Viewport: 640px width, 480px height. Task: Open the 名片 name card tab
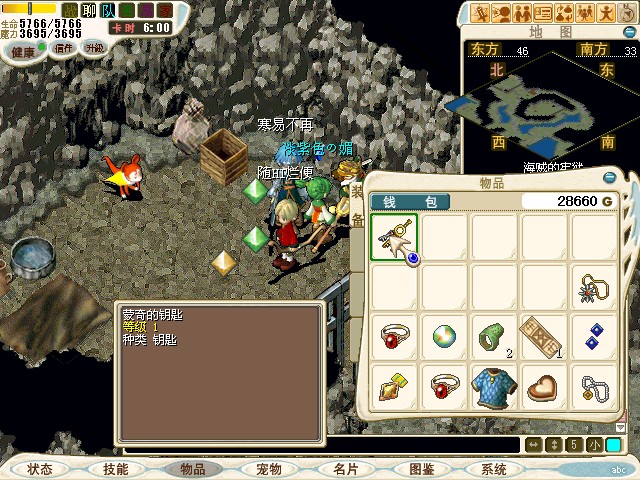(x=345, y=469)
